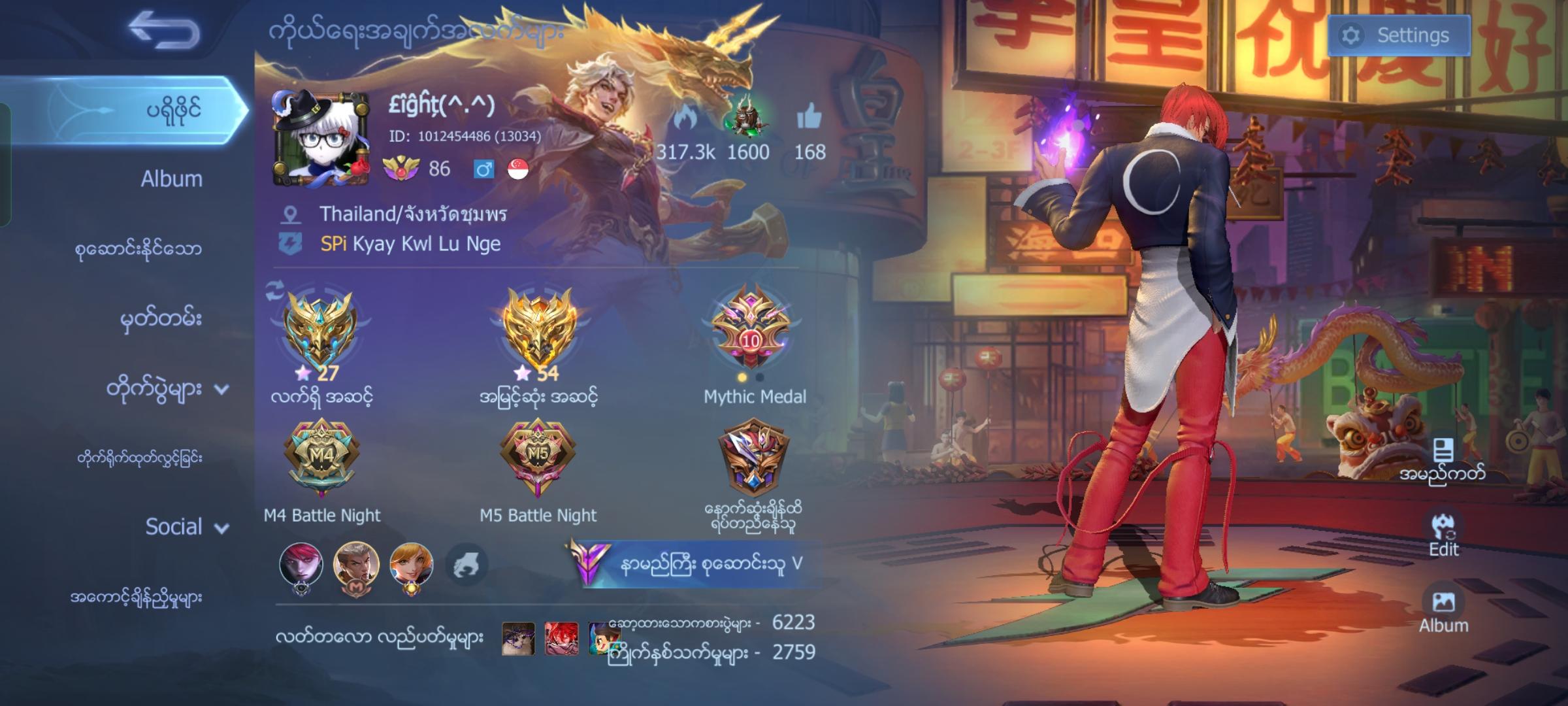This screenshot has height=706, width=1568.
Task: Open the Album button at bottom right
Action: (1443, 611)
